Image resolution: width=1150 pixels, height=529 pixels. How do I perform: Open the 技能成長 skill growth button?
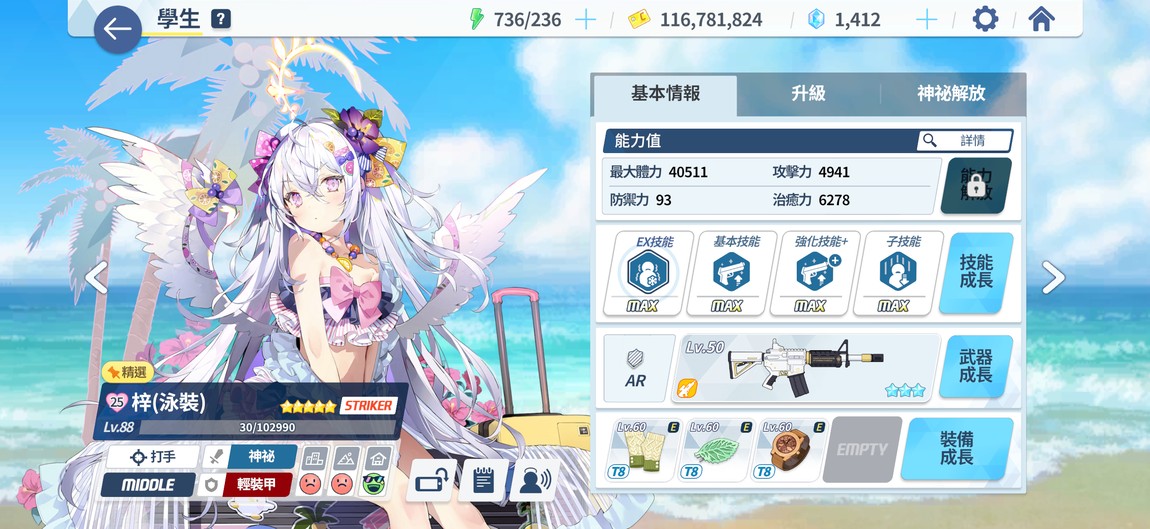click(976, 272)
